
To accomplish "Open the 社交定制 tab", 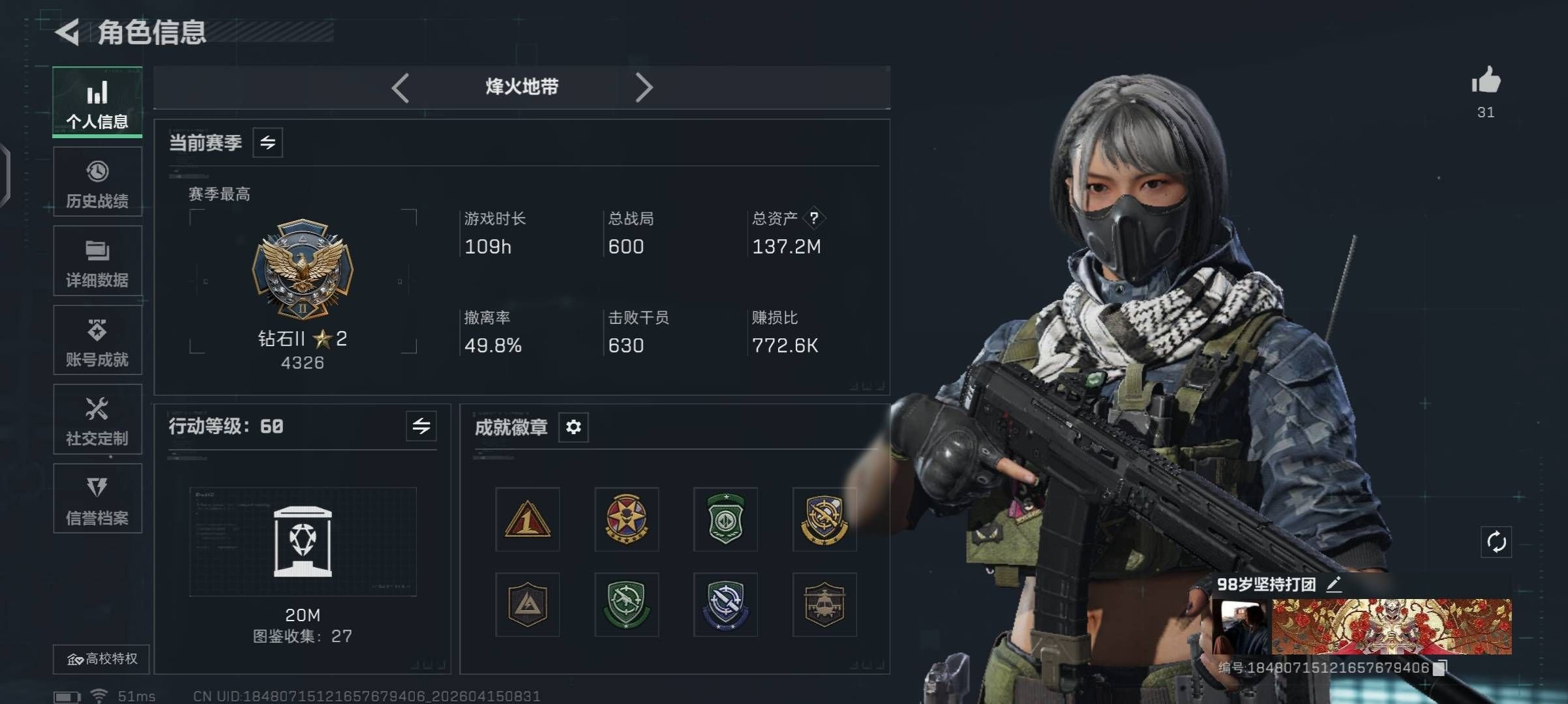I will (97, 420).
